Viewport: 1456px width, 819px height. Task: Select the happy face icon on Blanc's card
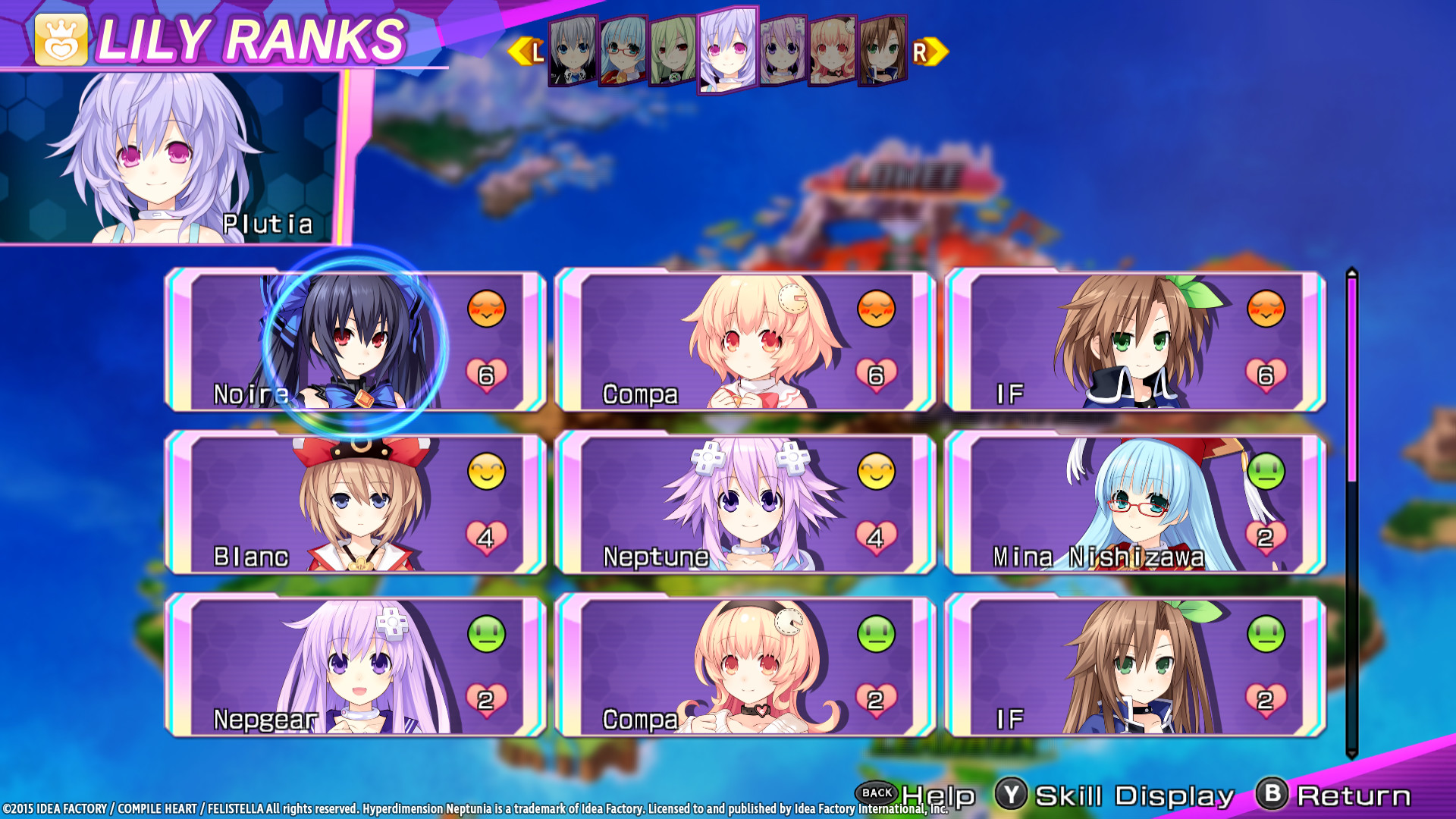tap(486, 472)
